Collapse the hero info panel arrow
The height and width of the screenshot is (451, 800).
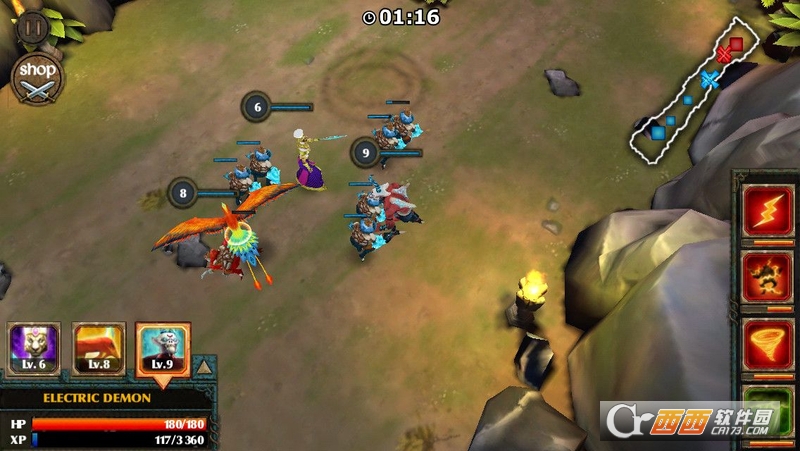(x=204, y=367)
